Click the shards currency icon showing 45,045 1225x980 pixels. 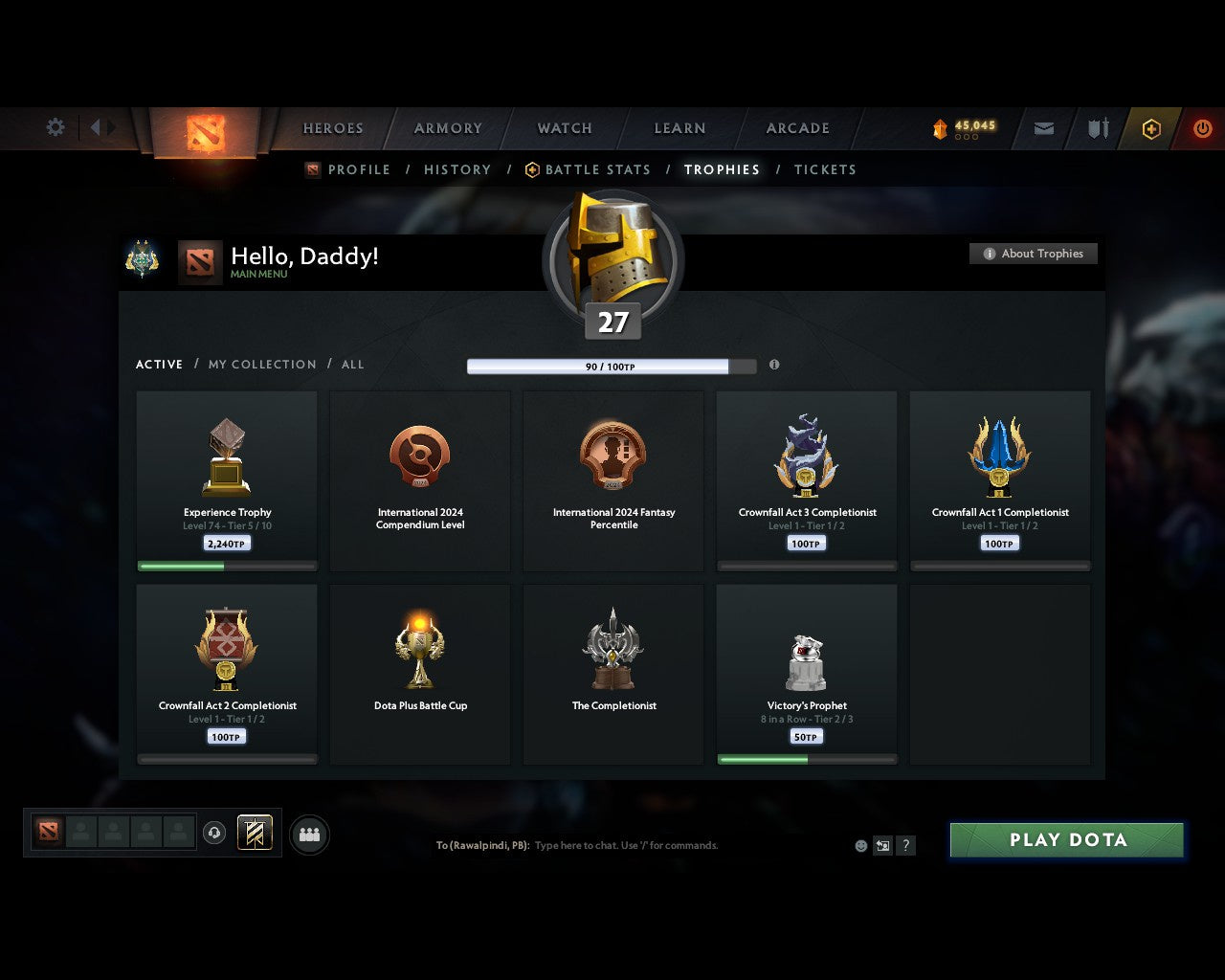point(941,125)
